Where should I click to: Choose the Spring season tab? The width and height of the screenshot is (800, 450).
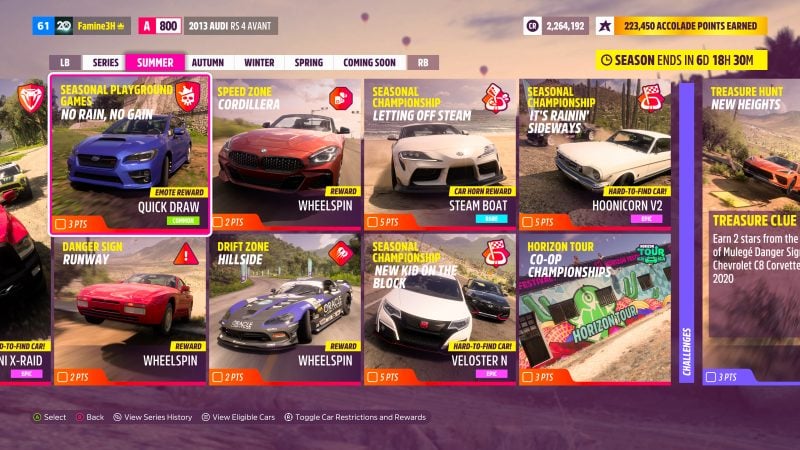point(308,62)
